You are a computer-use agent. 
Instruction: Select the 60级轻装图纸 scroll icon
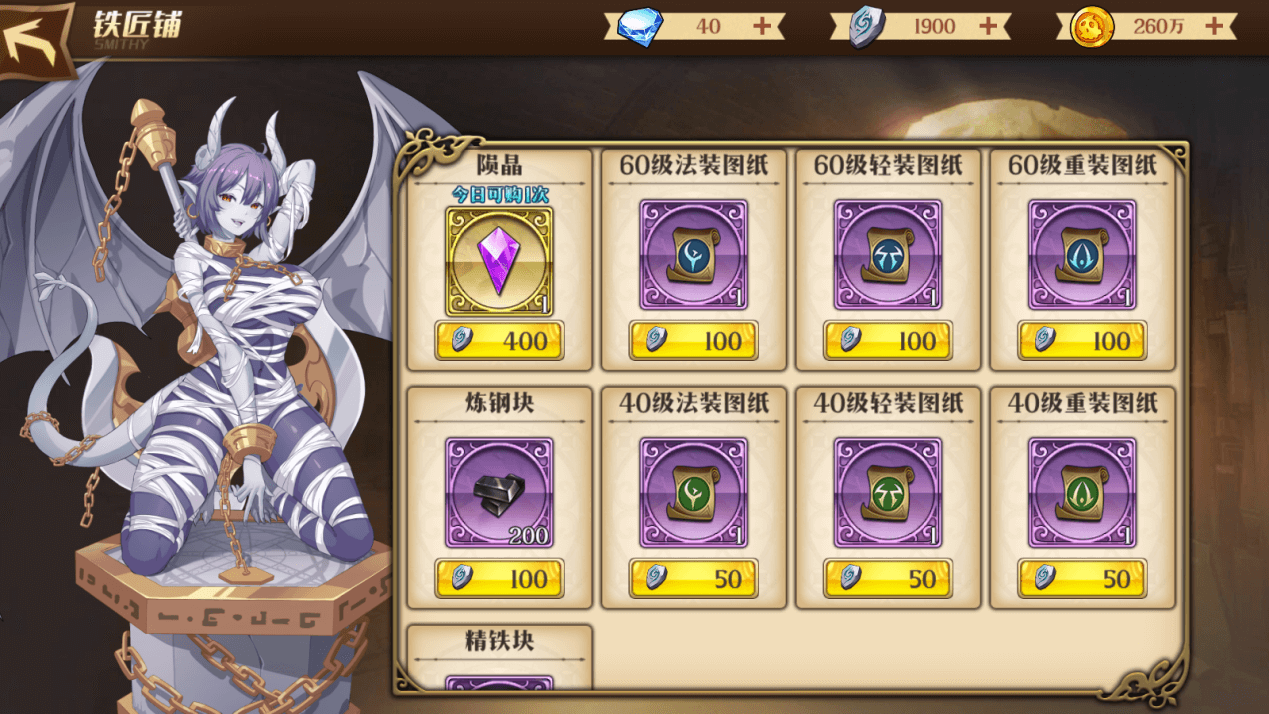pos(887,255)
